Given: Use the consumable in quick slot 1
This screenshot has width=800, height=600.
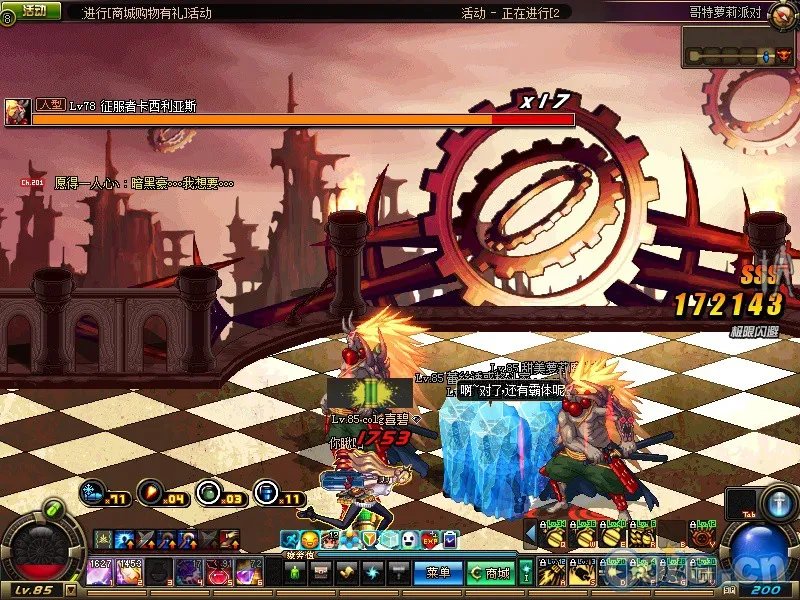Looking at the screenshot, I should point(100,572).
